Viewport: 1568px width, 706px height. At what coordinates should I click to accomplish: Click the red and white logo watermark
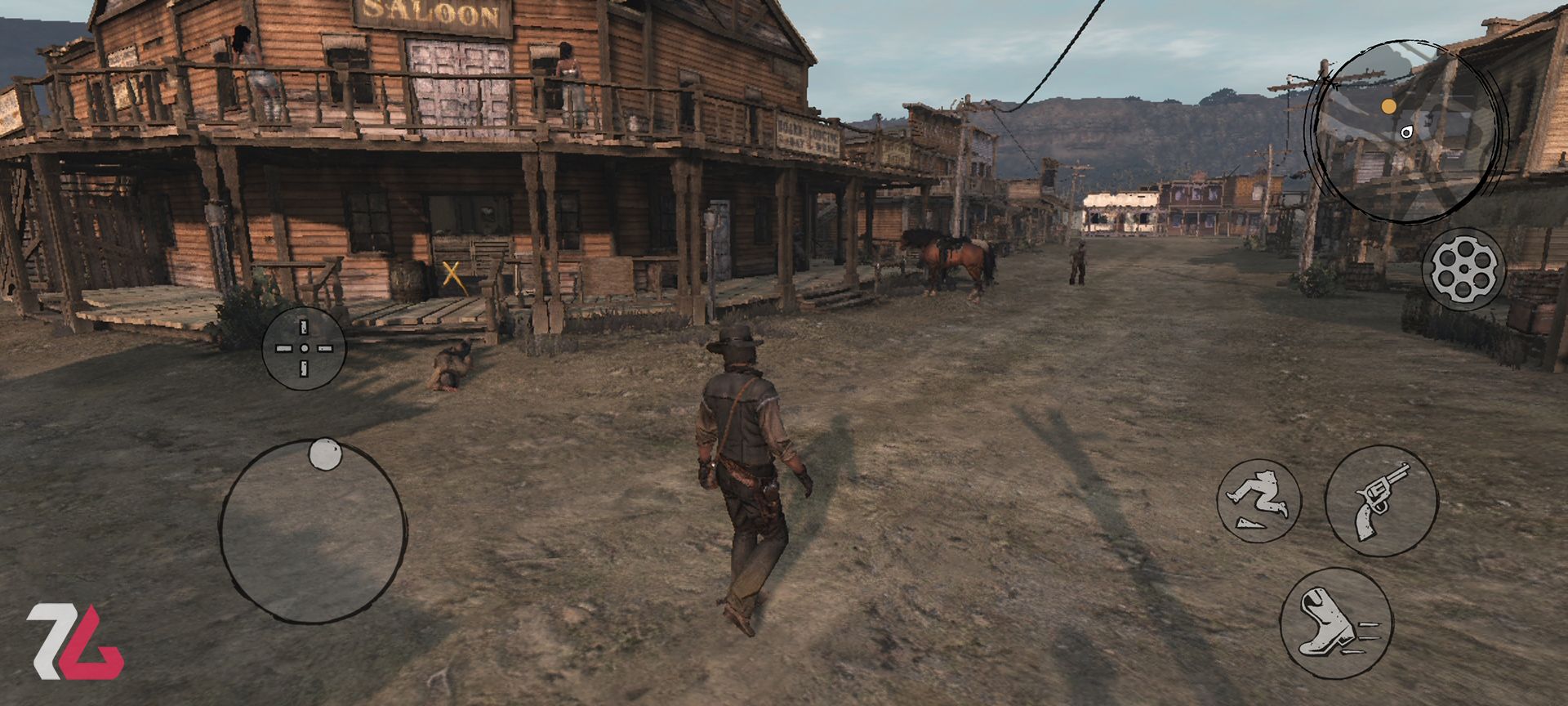click(x=75, y=641)
